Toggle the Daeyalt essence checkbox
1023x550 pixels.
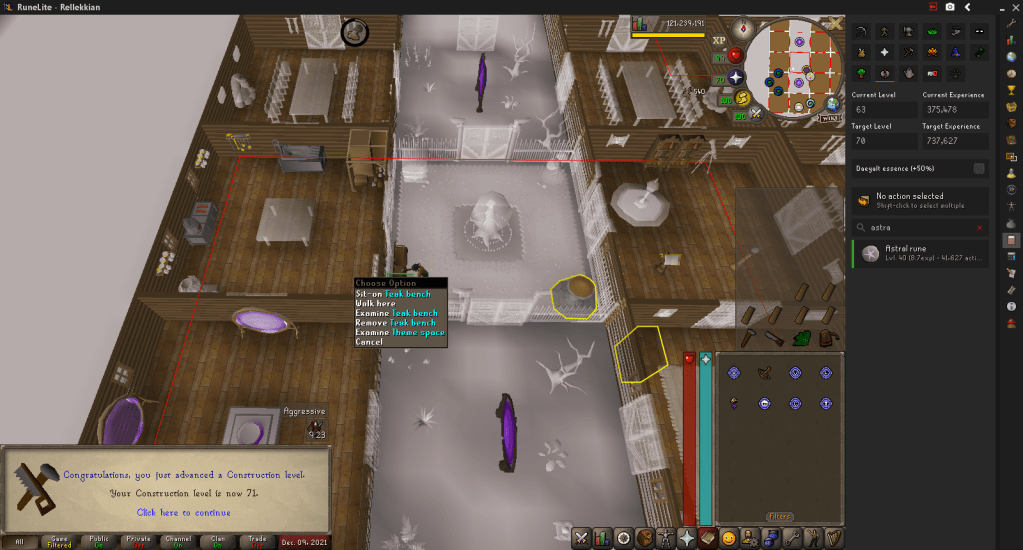click(x=979, y=168)
